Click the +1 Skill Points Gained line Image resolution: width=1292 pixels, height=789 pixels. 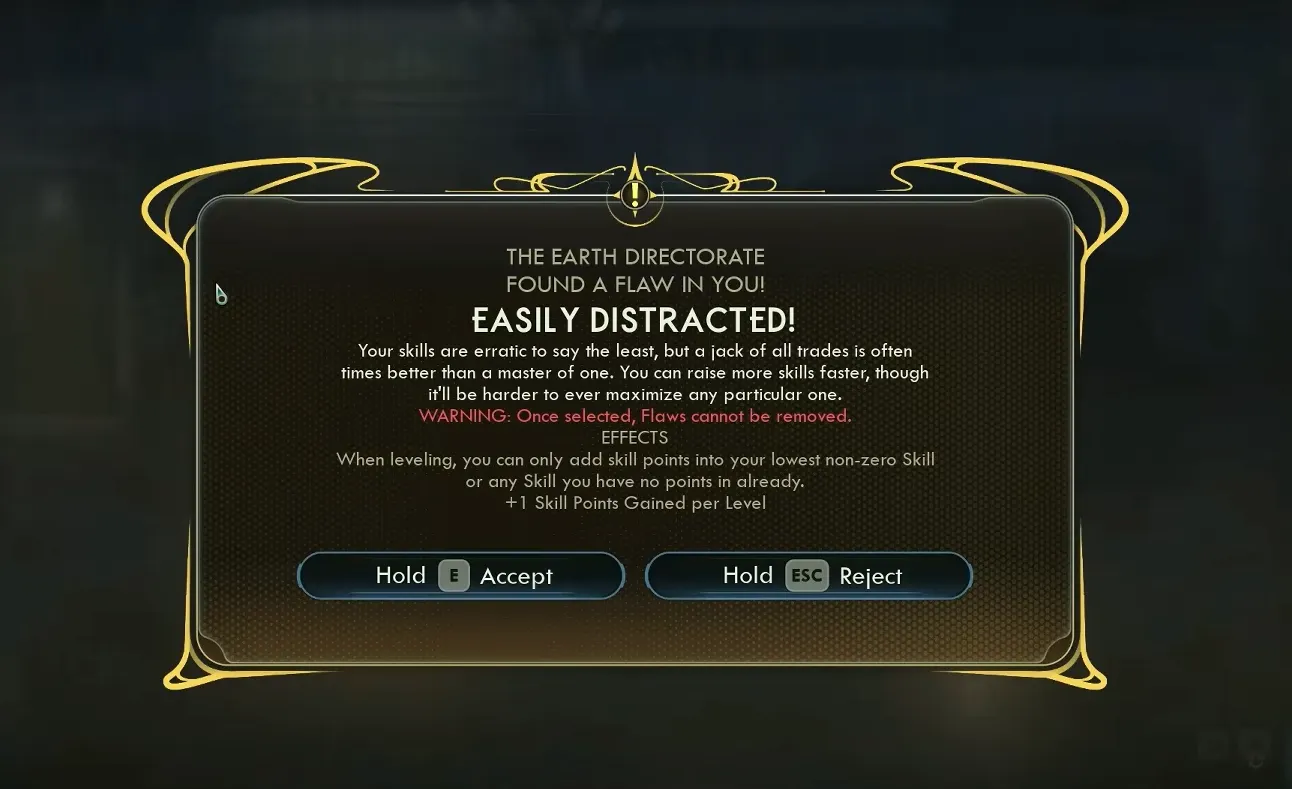(635, 503)
